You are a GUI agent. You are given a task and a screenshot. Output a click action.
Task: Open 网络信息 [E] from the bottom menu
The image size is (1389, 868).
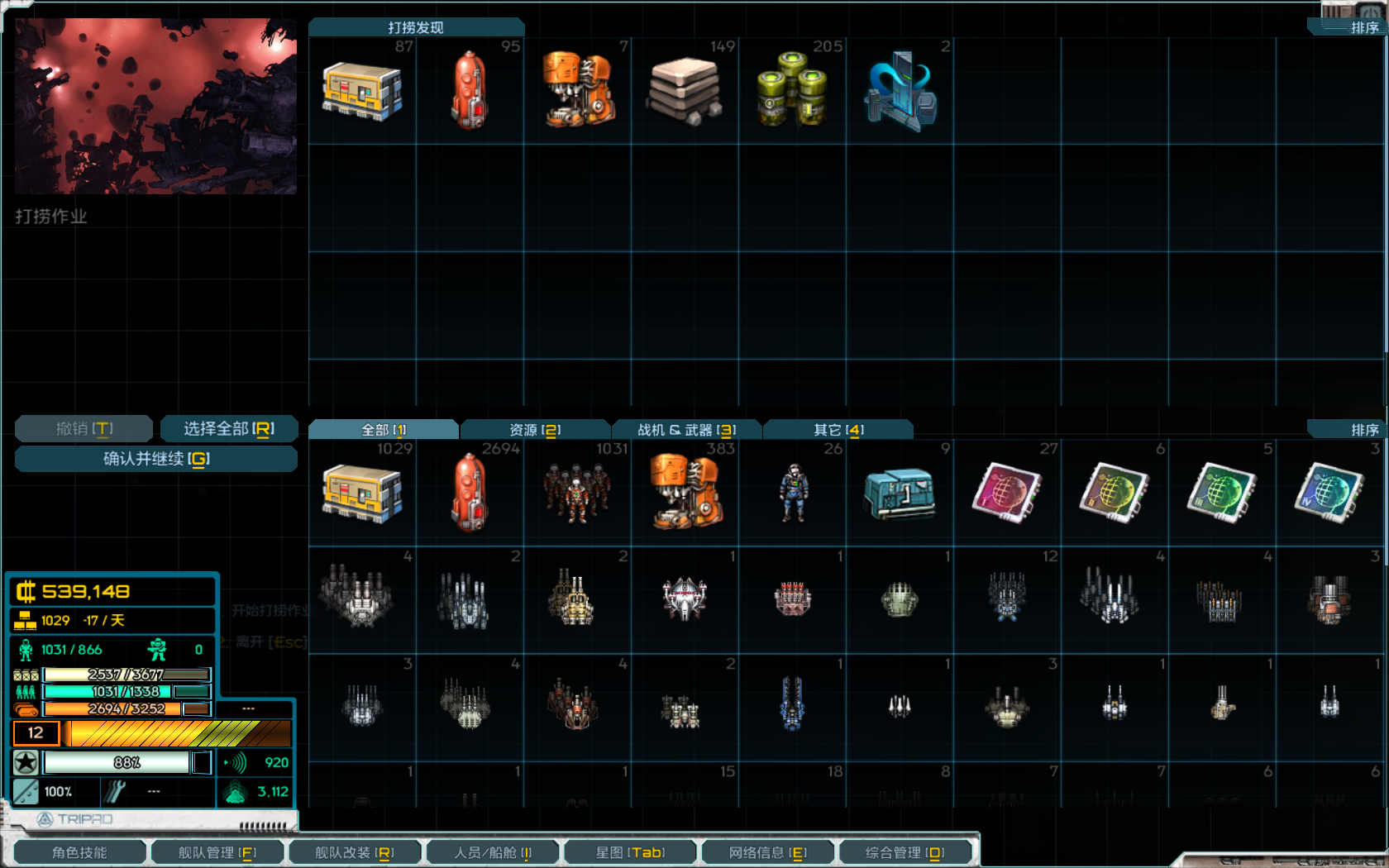[767, 851]
